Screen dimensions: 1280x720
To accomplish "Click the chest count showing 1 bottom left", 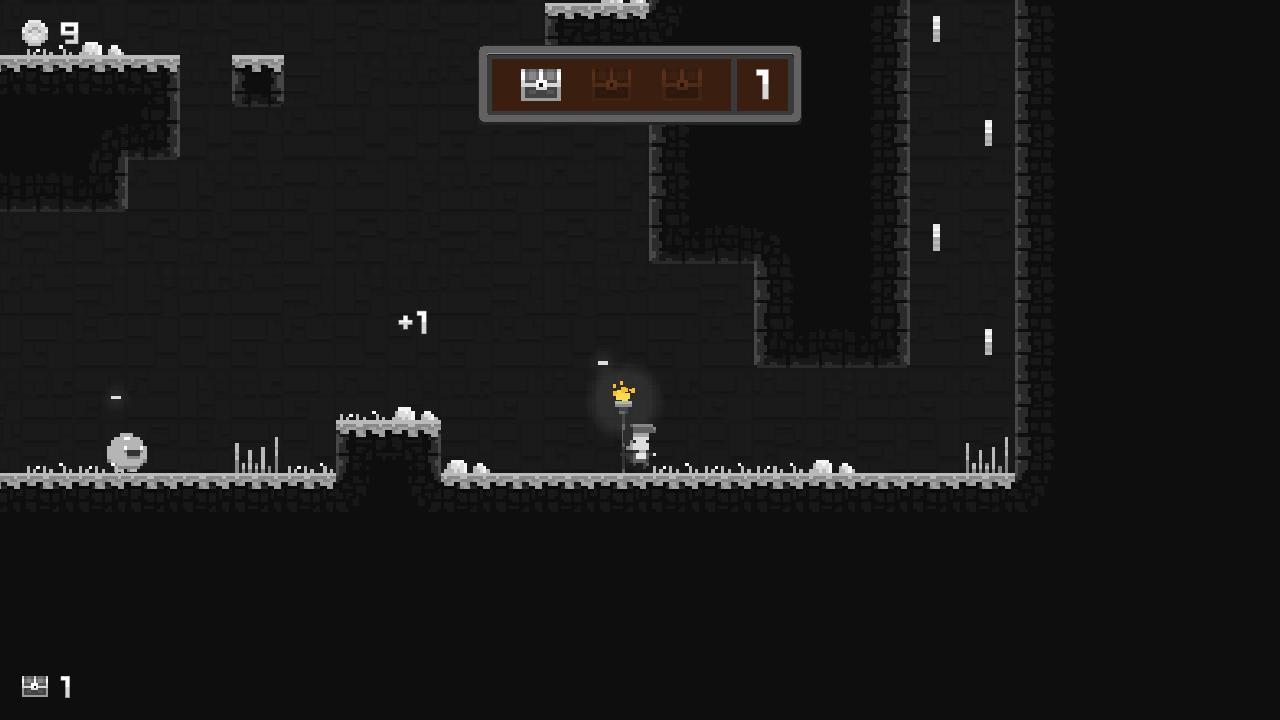I will tap(67, 687).
